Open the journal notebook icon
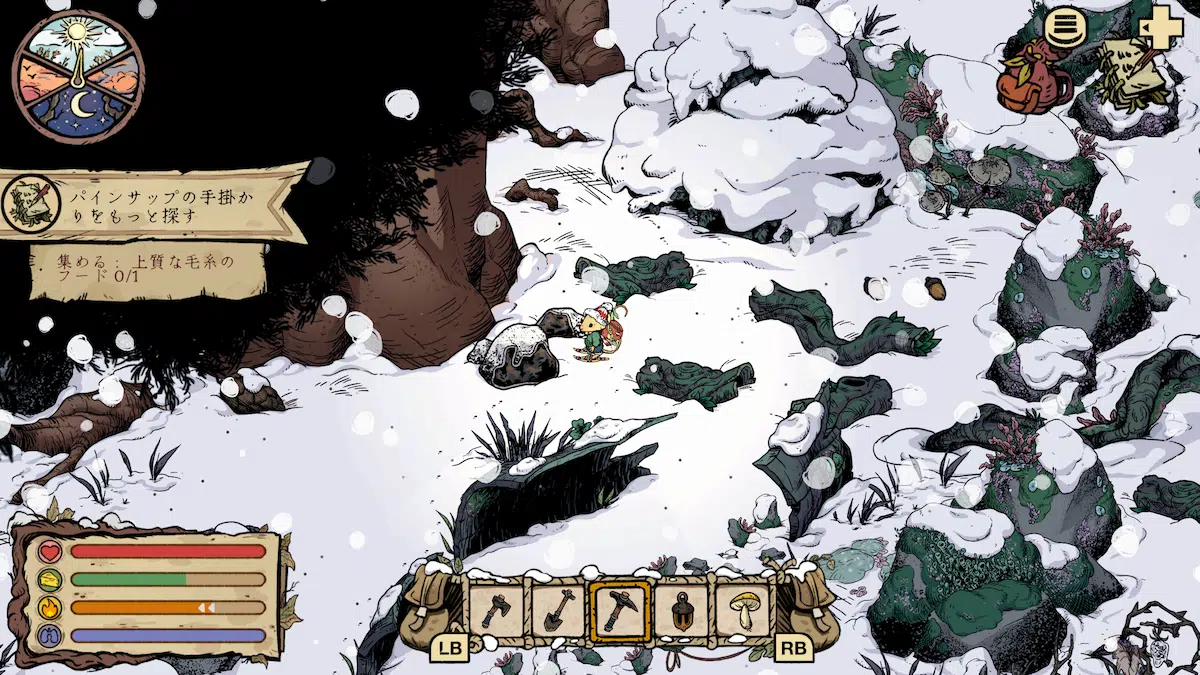 [1132, 70]
